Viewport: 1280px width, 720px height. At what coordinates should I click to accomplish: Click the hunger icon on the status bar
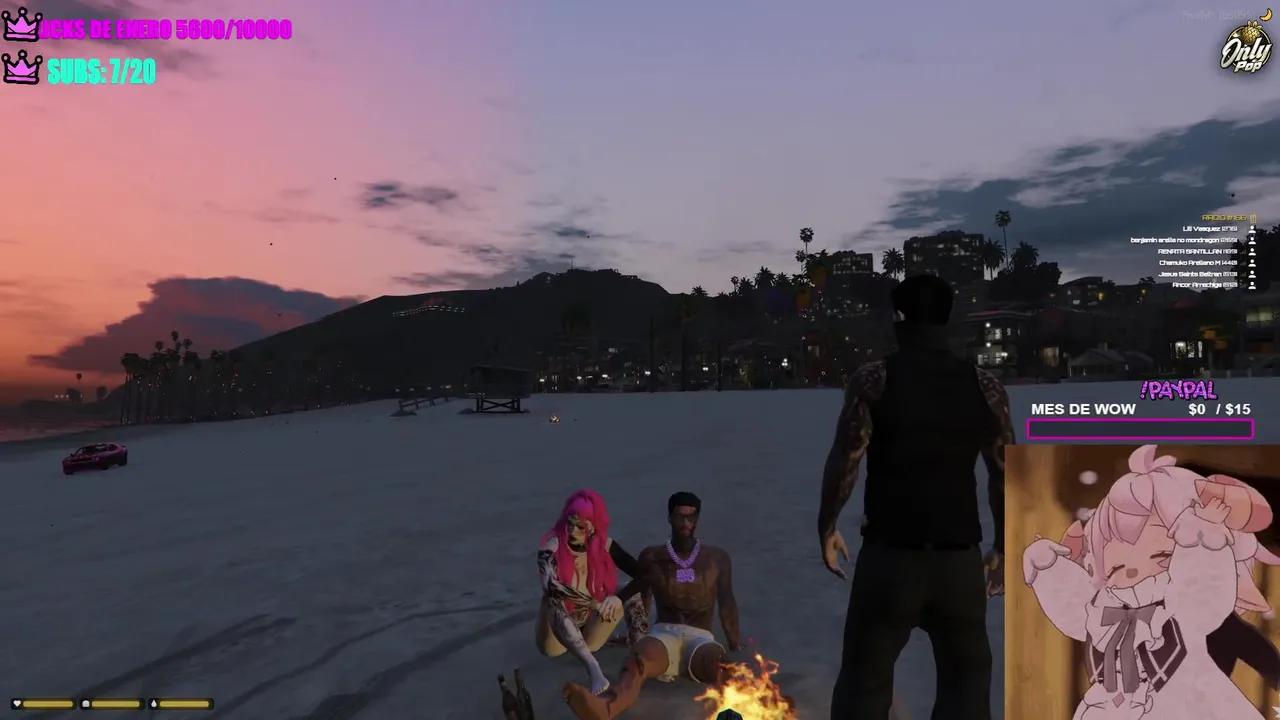click(85, 704)
